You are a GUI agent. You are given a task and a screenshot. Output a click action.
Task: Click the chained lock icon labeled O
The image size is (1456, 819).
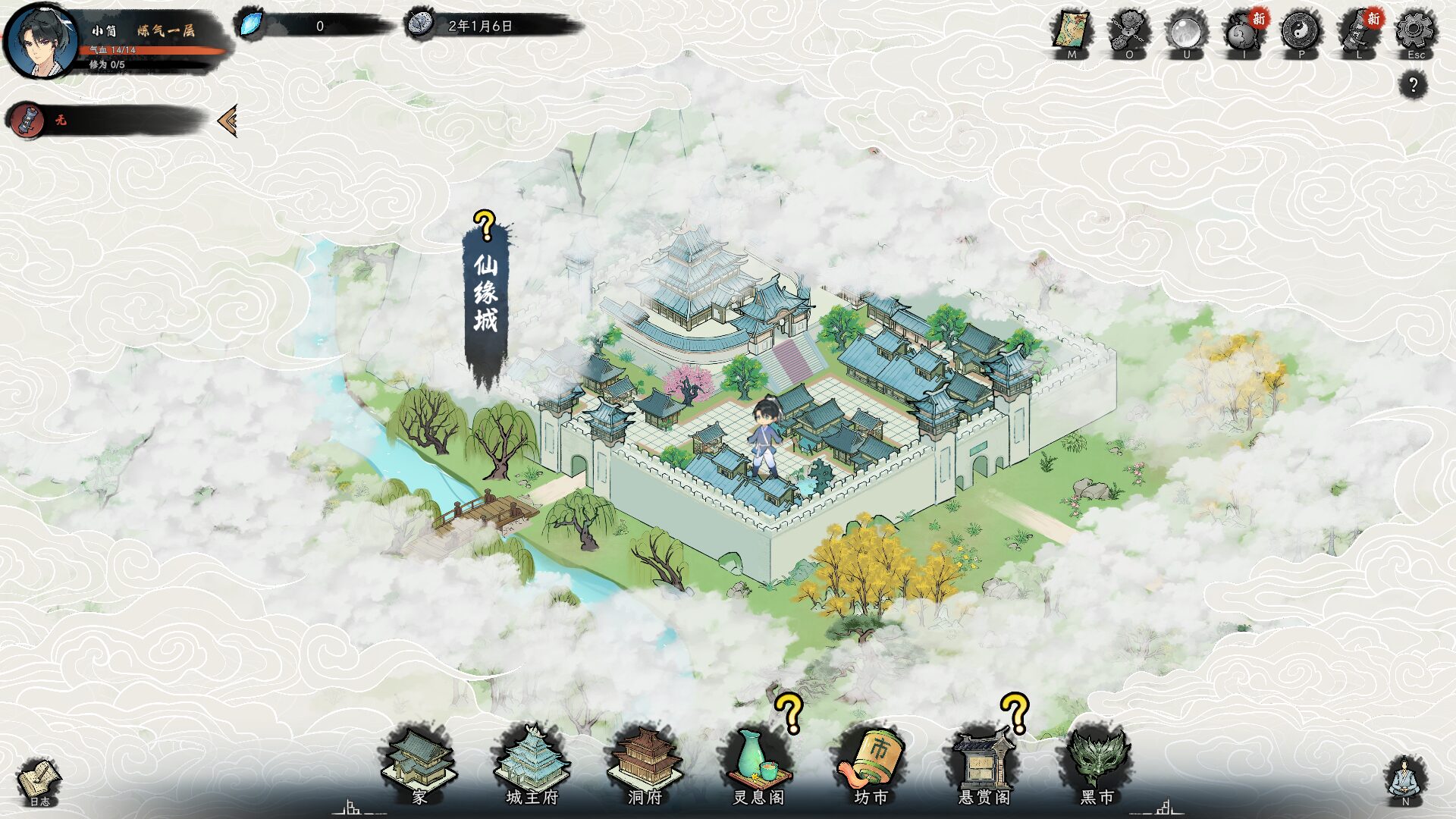(1128, 32)
